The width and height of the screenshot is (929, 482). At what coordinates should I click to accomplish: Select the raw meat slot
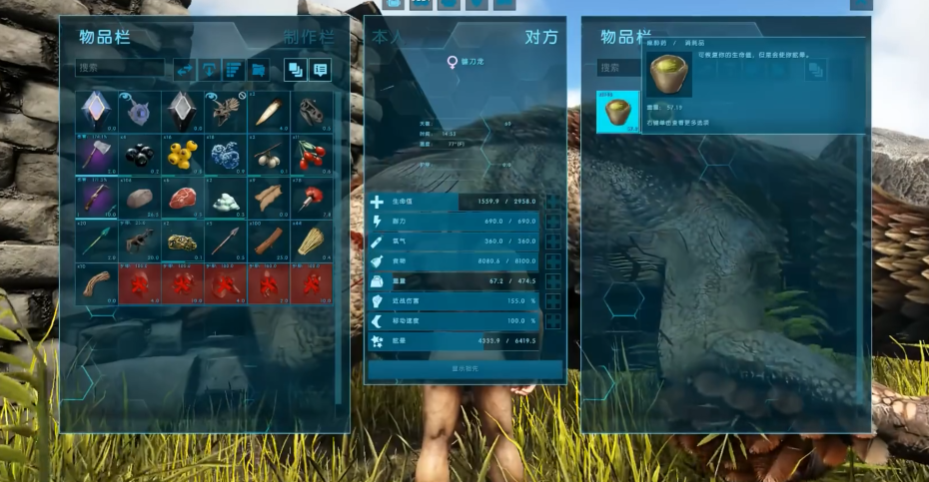pos(182,197)
